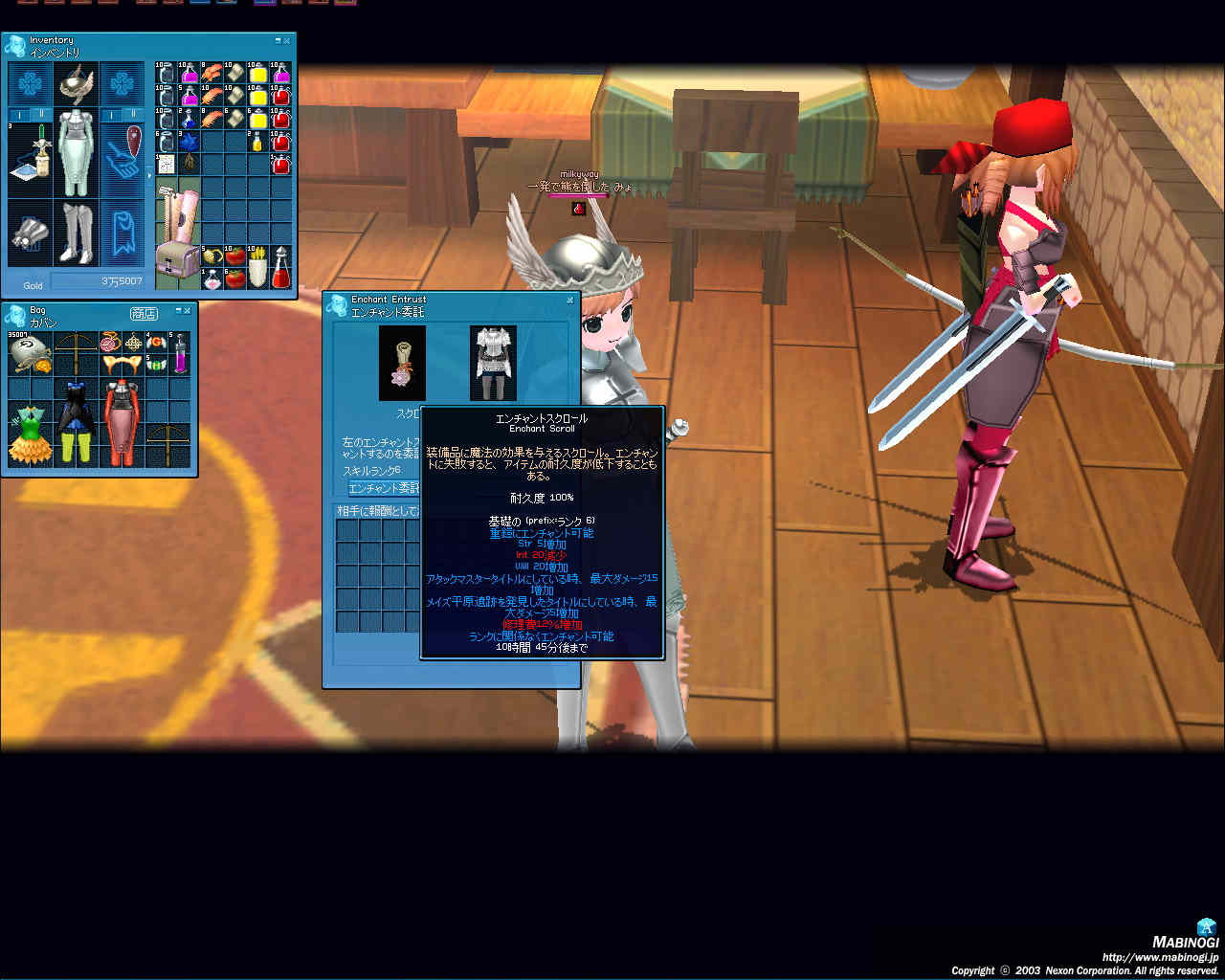Select the equipped silver gauntlets slot
The image size is (1225, 980).
(x=29, y=234)
